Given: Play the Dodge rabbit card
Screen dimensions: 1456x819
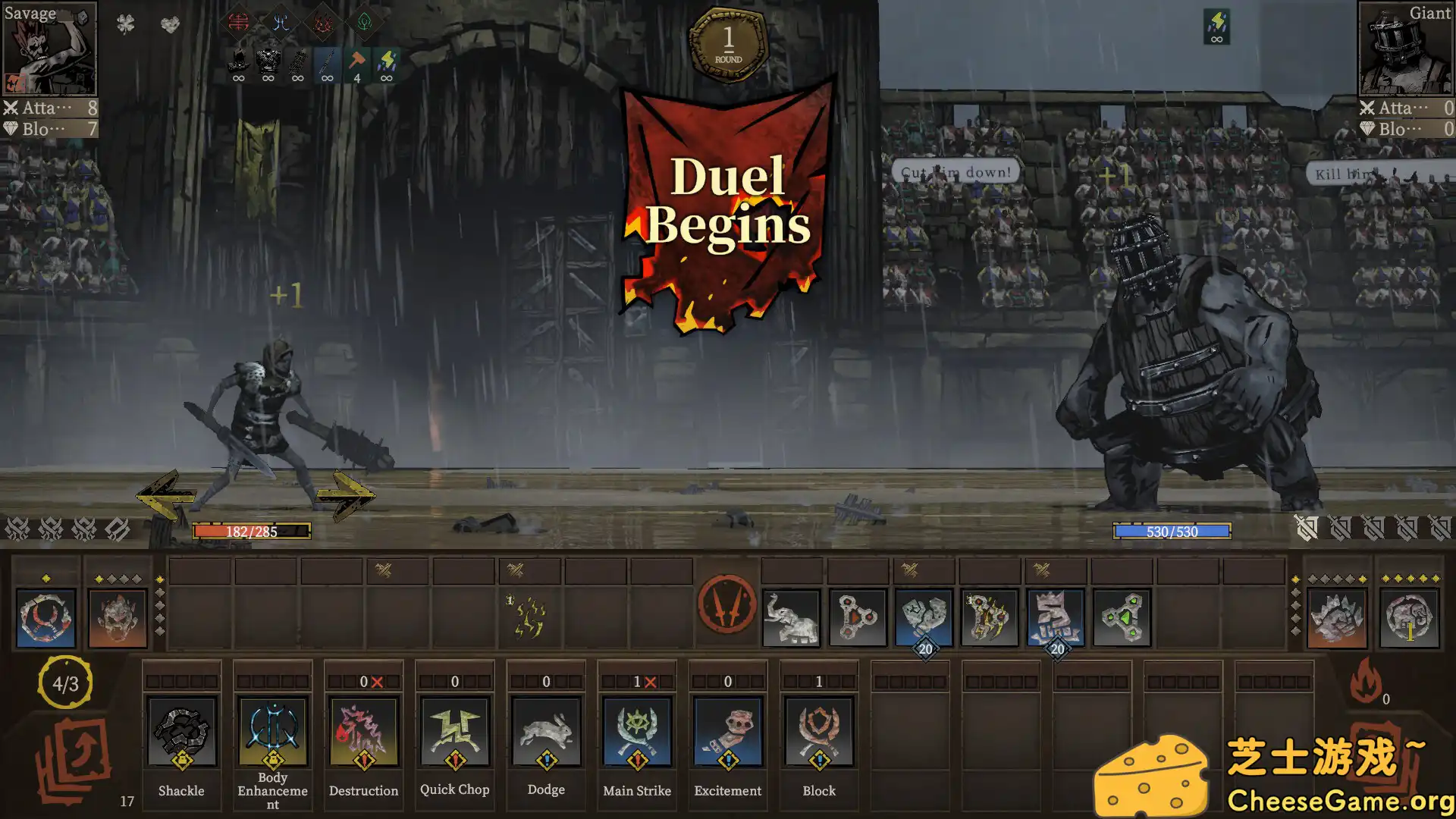Looking at the screenshot, I should (x=545, y=730).
